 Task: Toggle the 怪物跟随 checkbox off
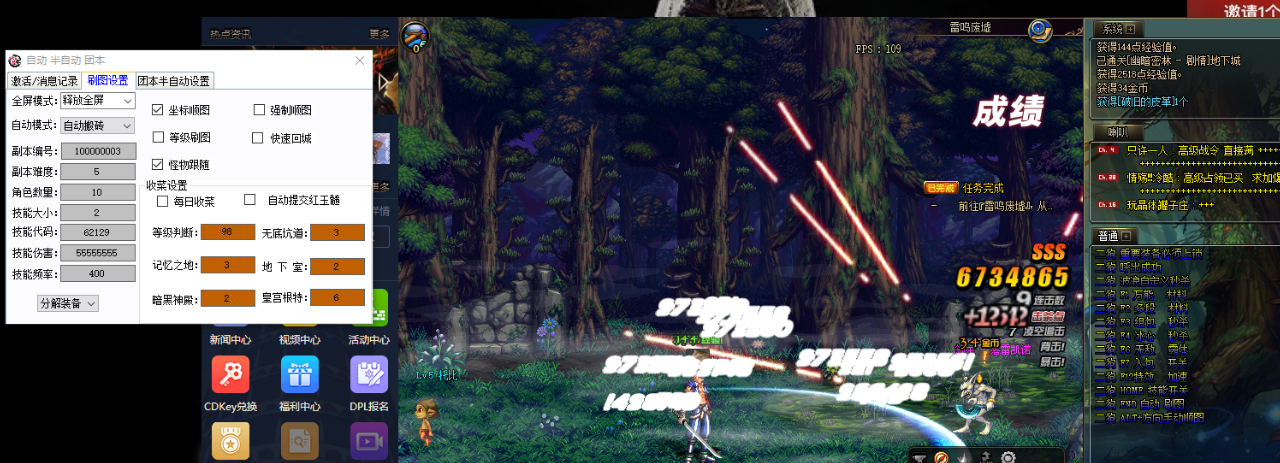[158, 164]
